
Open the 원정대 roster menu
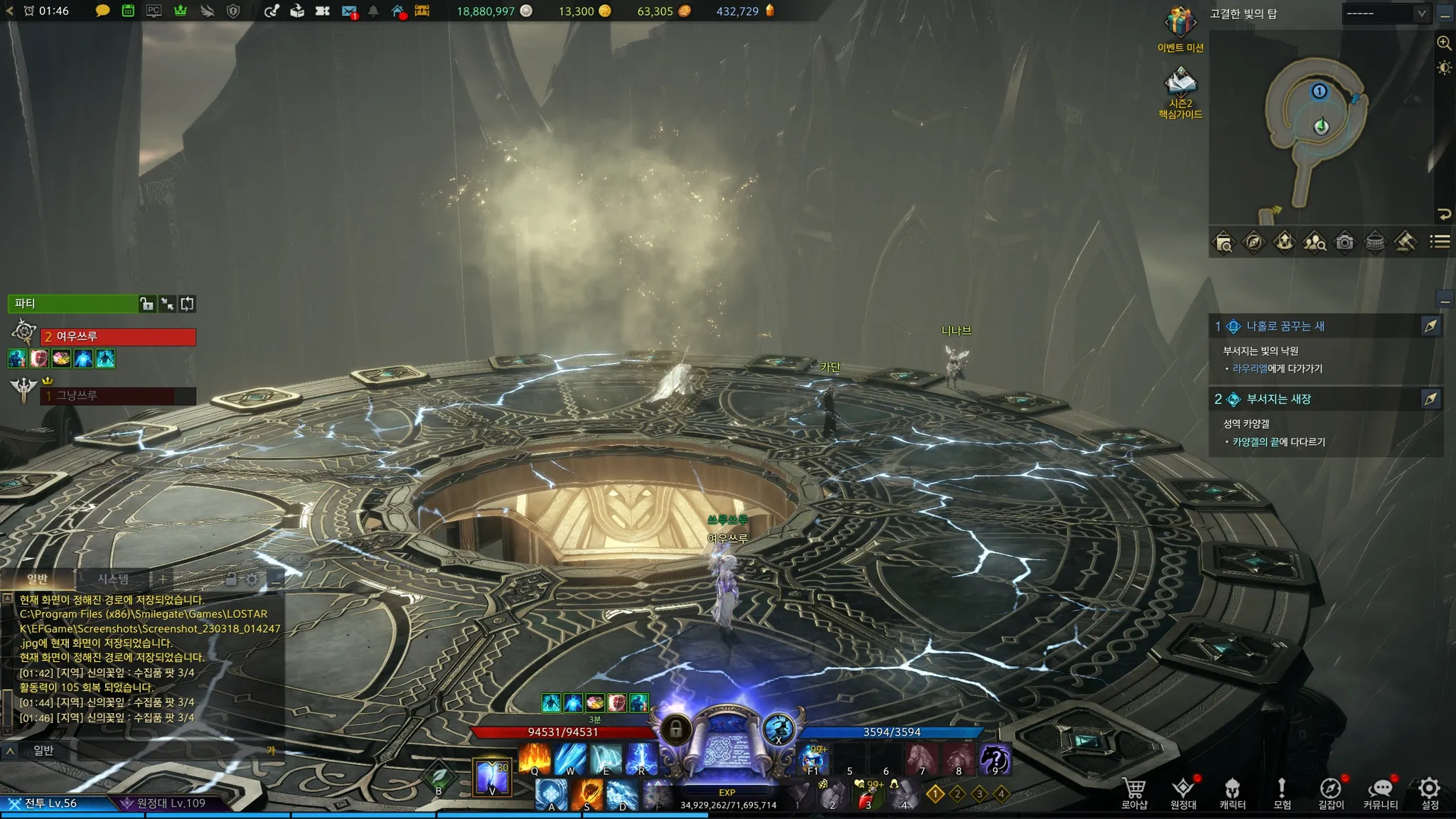point(1183,792)
